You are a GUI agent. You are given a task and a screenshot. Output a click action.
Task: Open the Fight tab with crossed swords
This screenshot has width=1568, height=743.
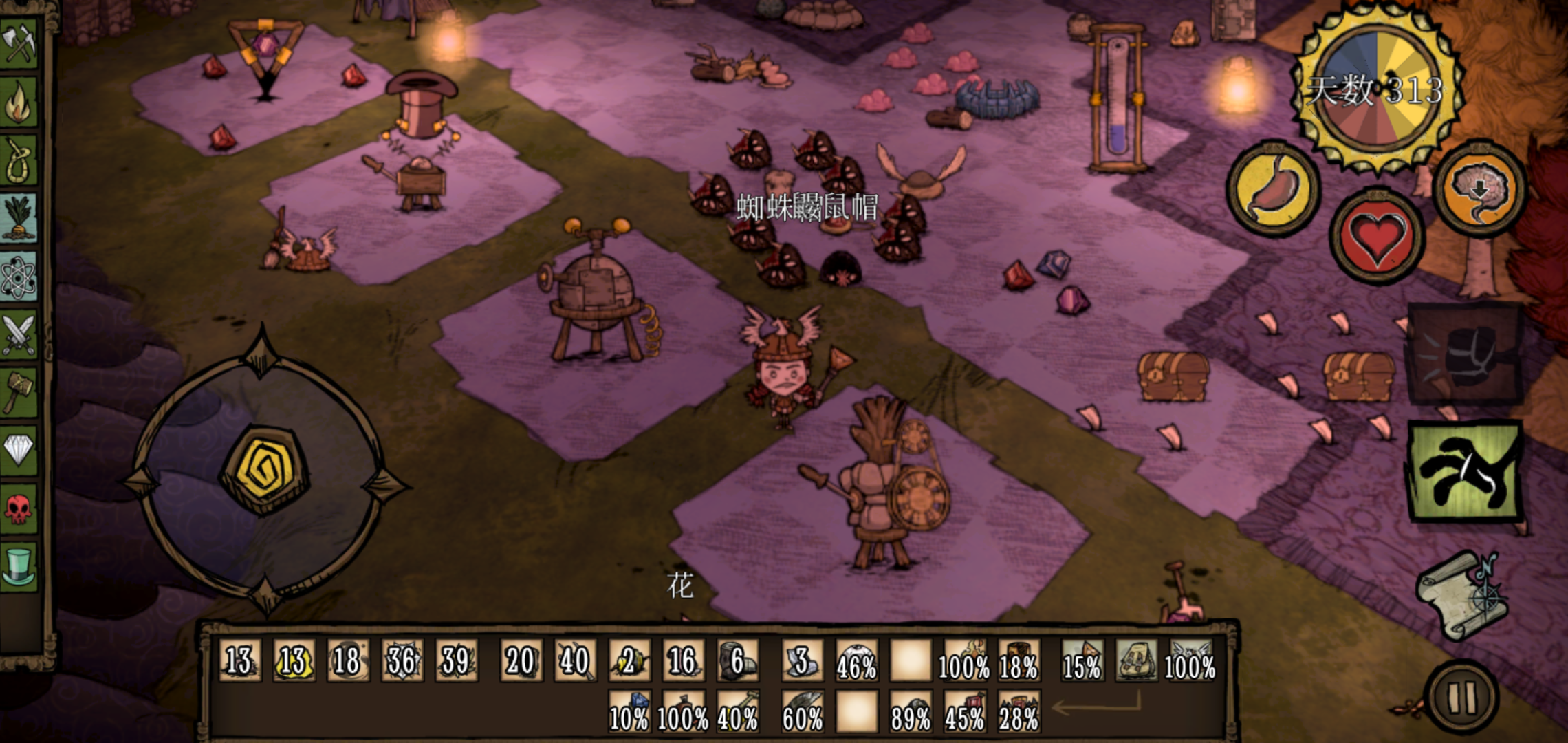[19, 335]
